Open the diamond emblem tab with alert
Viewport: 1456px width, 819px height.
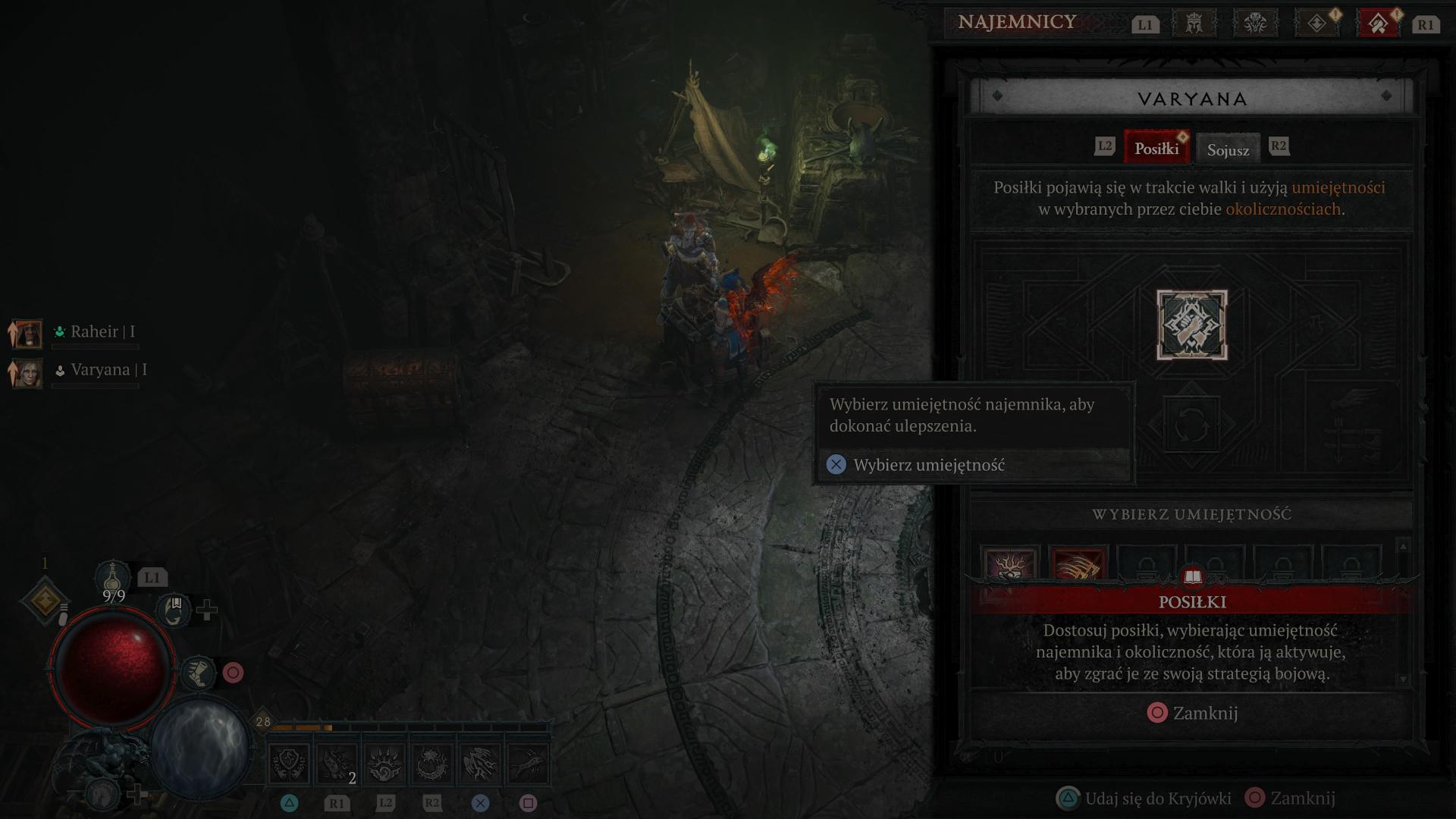pos(1317,24)
